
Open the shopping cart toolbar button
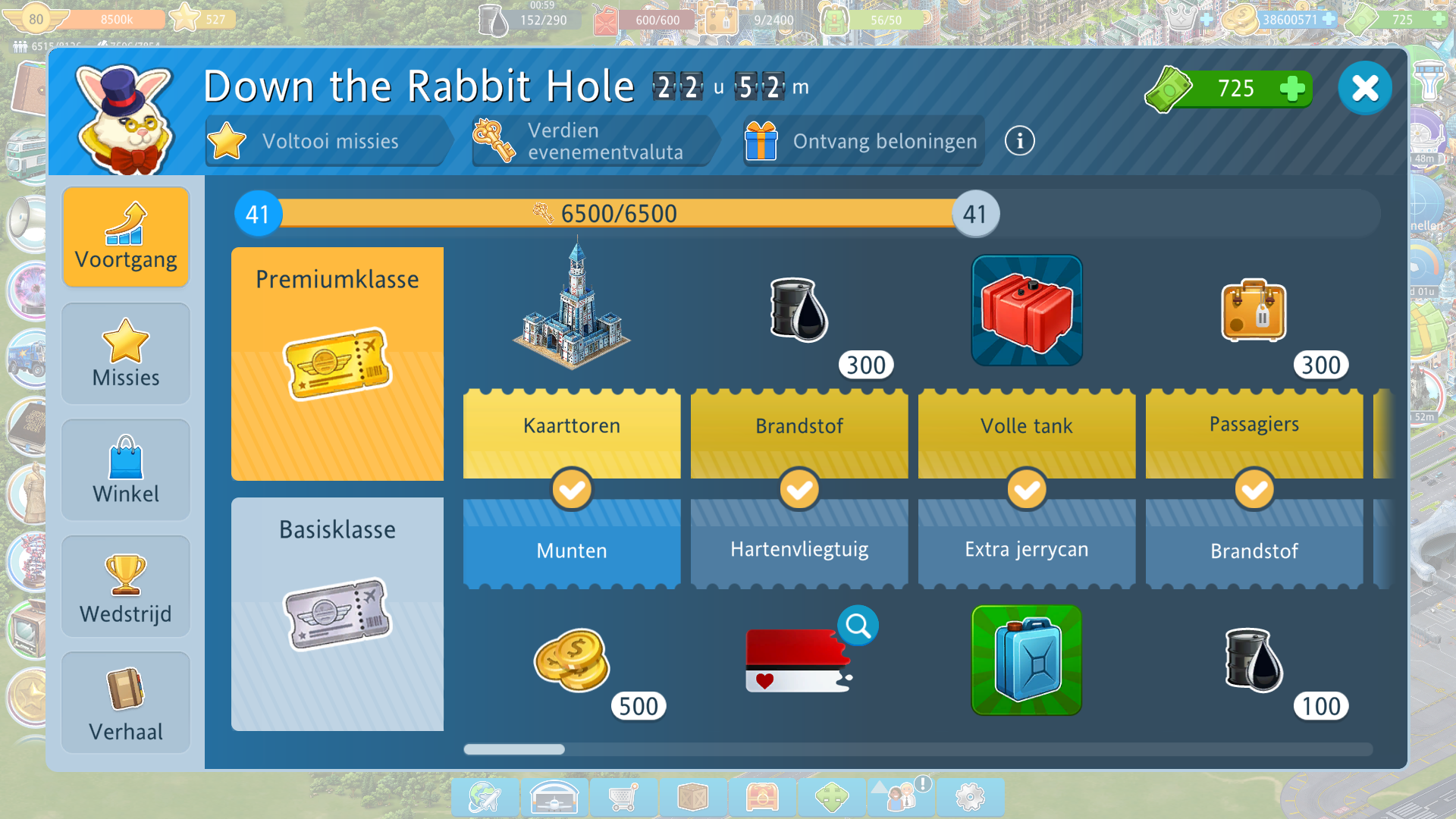click(x=623, y=797)
